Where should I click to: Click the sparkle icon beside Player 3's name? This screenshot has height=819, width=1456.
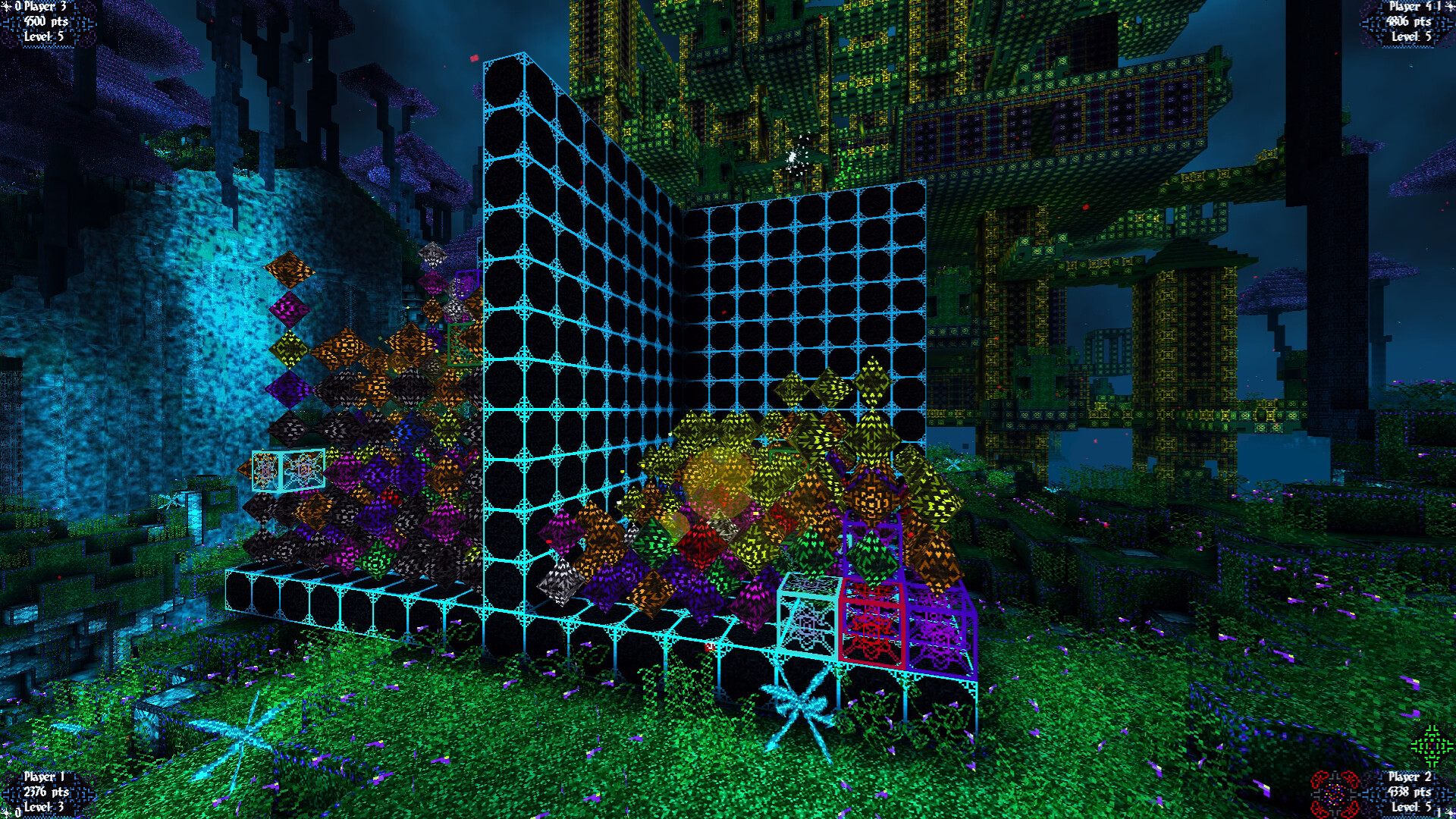tap(6, 6)
